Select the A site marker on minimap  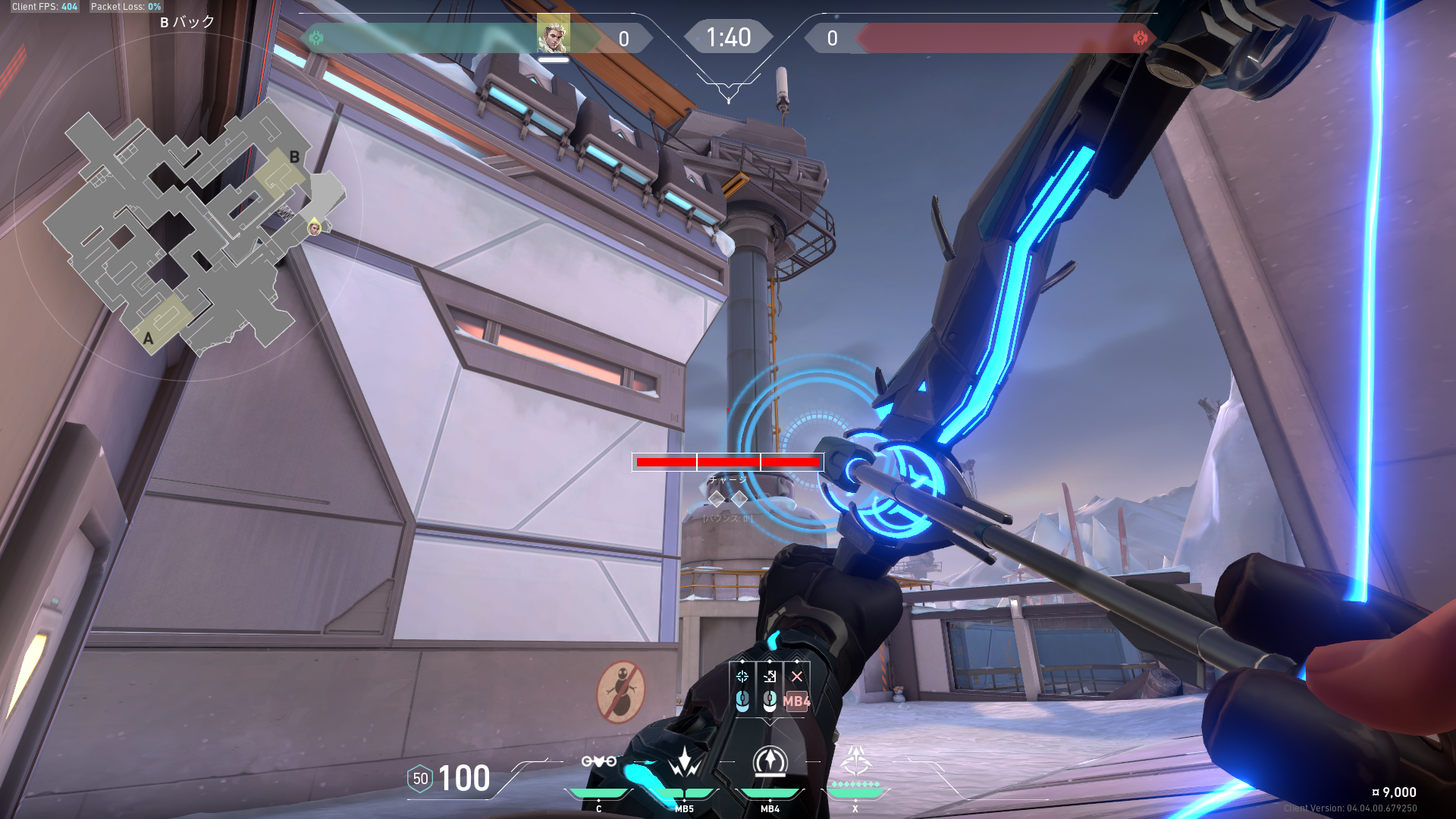[149, 338]
